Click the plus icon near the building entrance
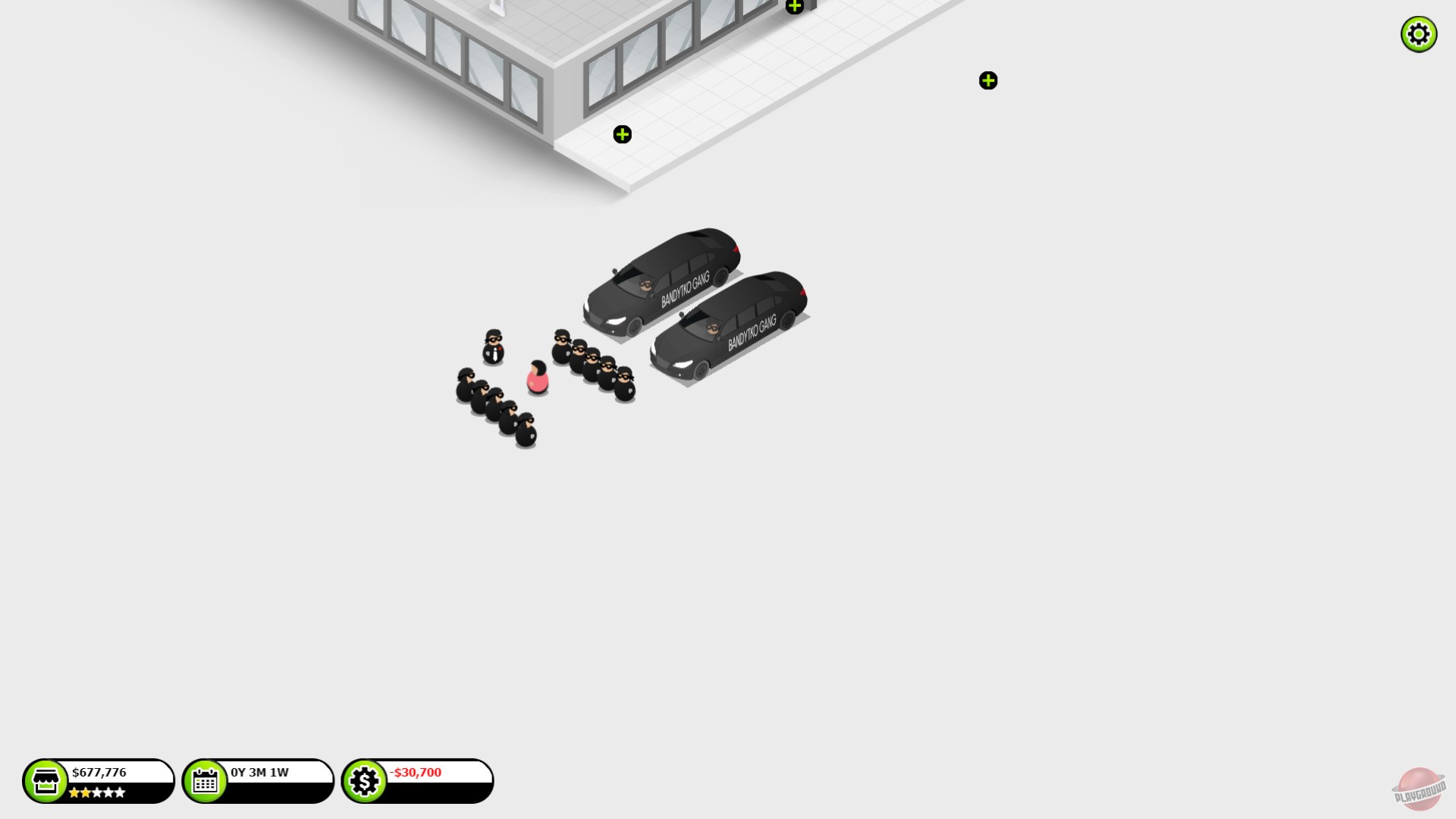The image size is (1456, 819). coord(623,134)
